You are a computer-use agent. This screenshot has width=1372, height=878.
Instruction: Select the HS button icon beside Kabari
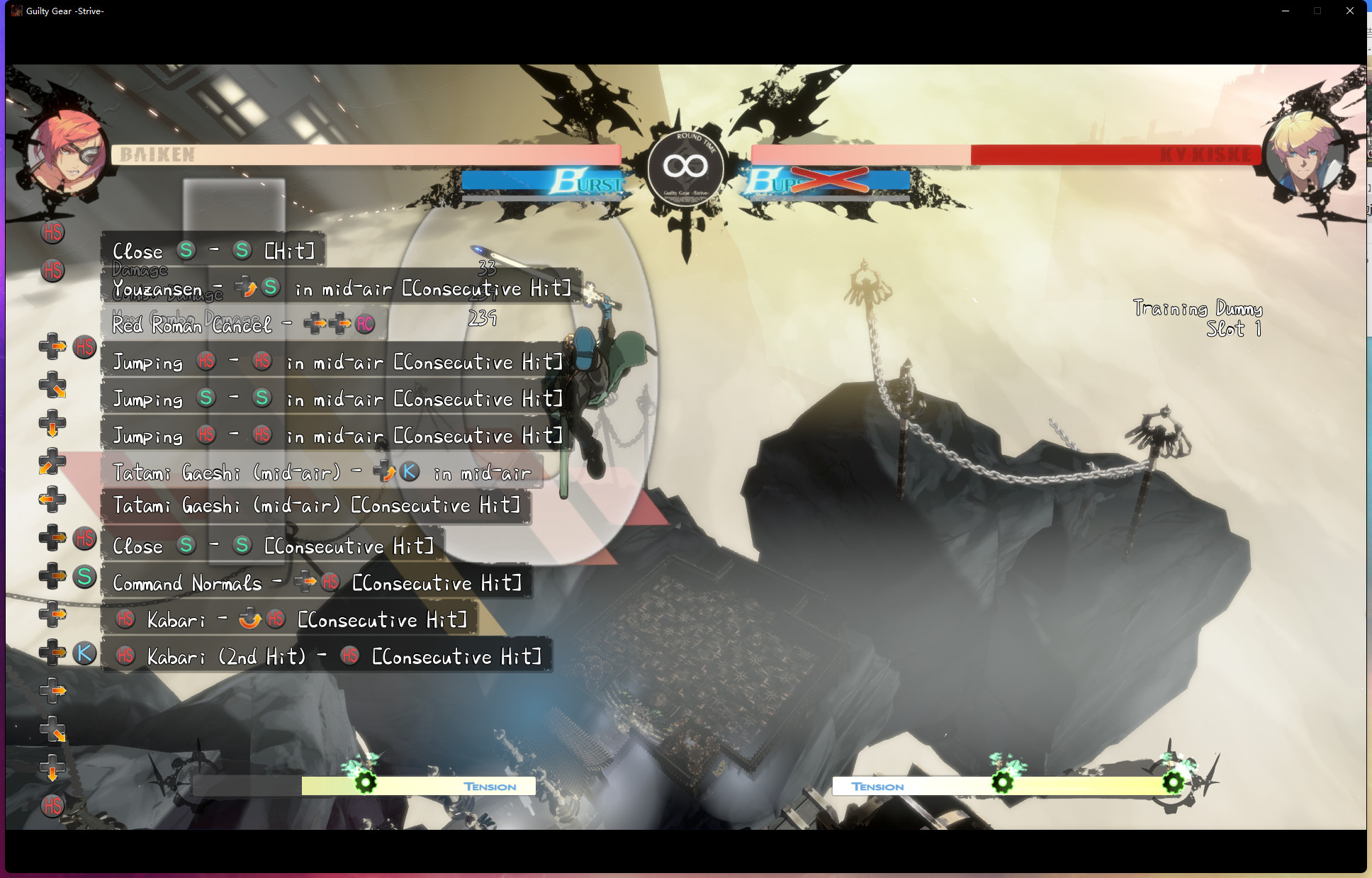click(125, 619)
